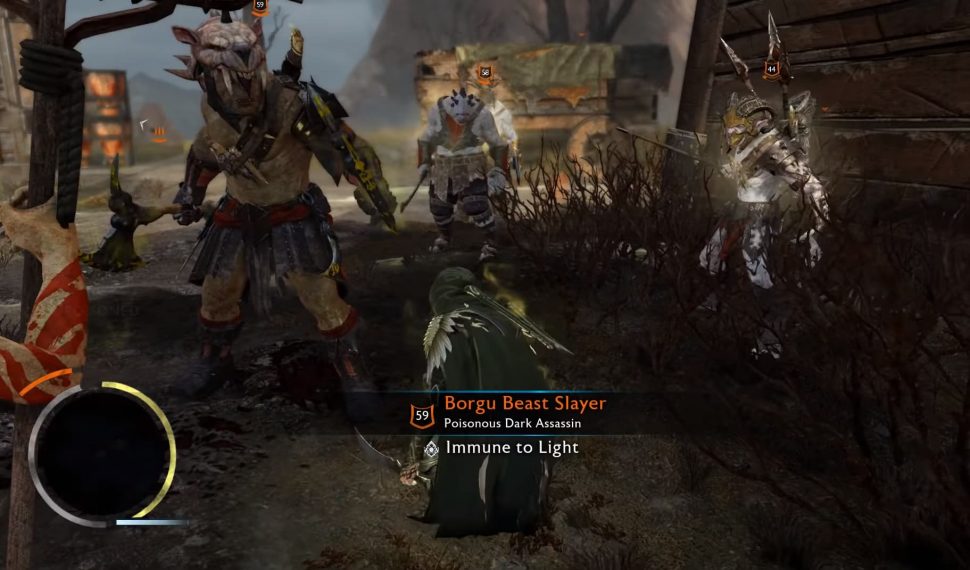The height and width of the screenshot is (570, 970).
Task: Select the Borgu Beast Slayer nameplate
Action: (525, 404)
